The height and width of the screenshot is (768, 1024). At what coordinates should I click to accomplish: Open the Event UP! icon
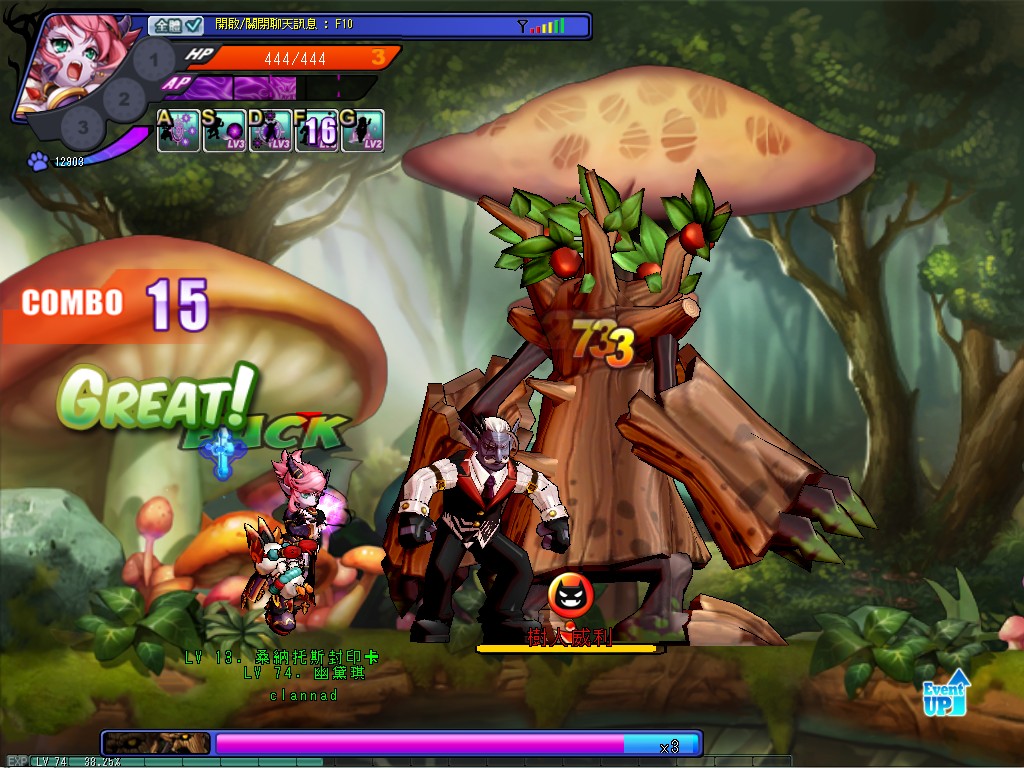click(945, 693)
